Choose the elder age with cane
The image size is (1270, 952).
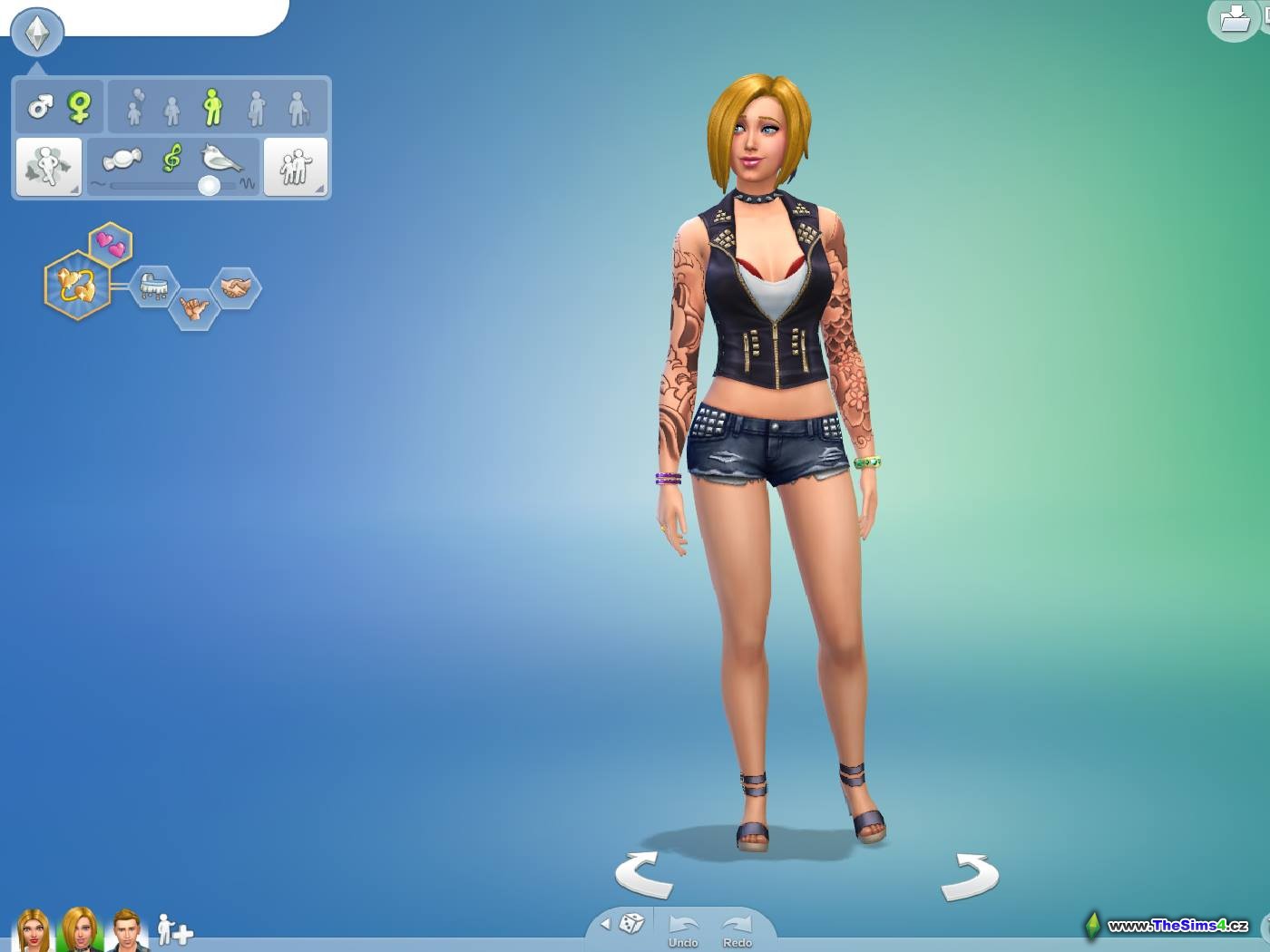point(298,109)
